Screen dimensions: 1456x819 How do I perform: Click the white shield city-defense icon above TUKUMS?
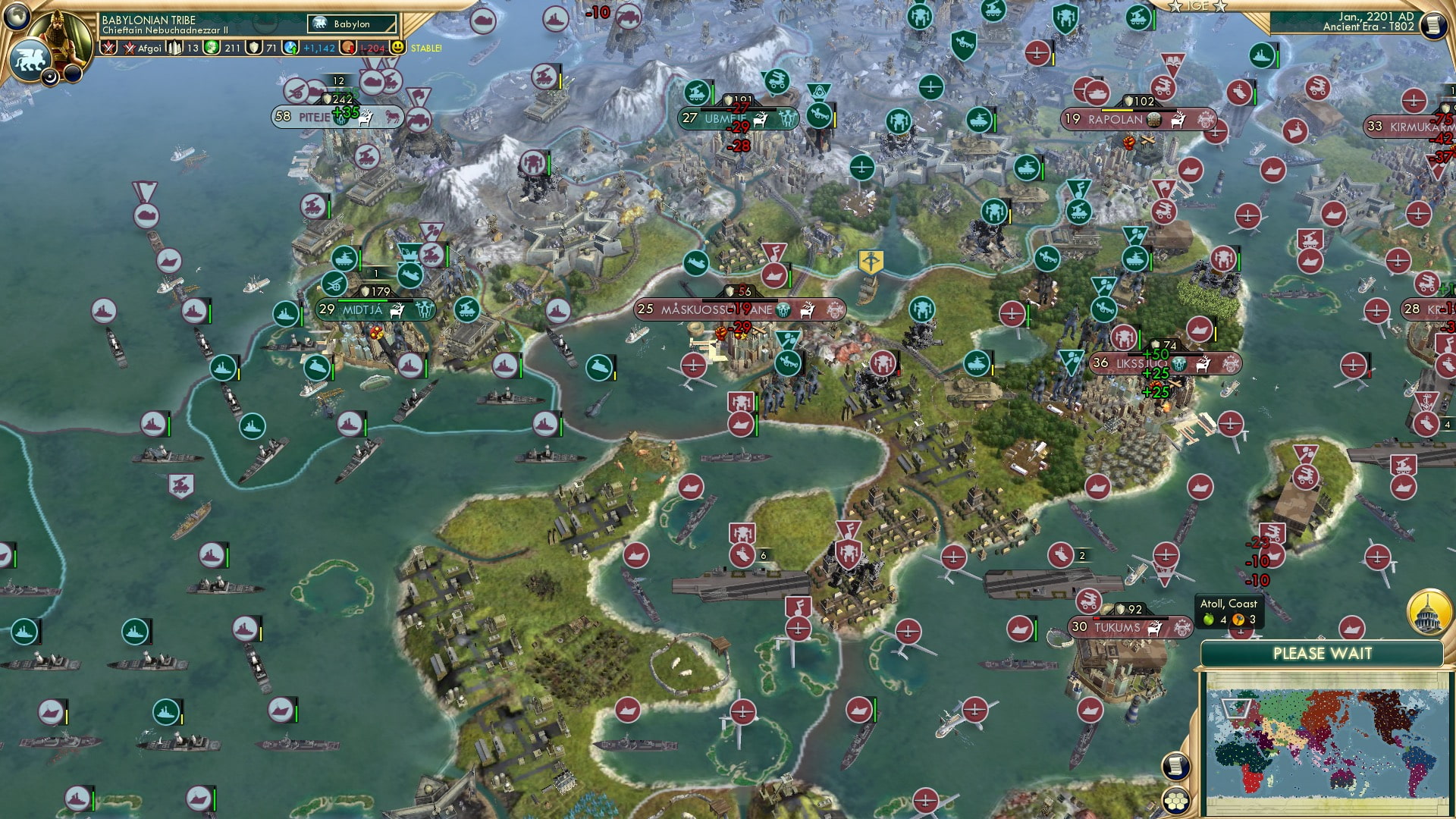click(1121, 608)
